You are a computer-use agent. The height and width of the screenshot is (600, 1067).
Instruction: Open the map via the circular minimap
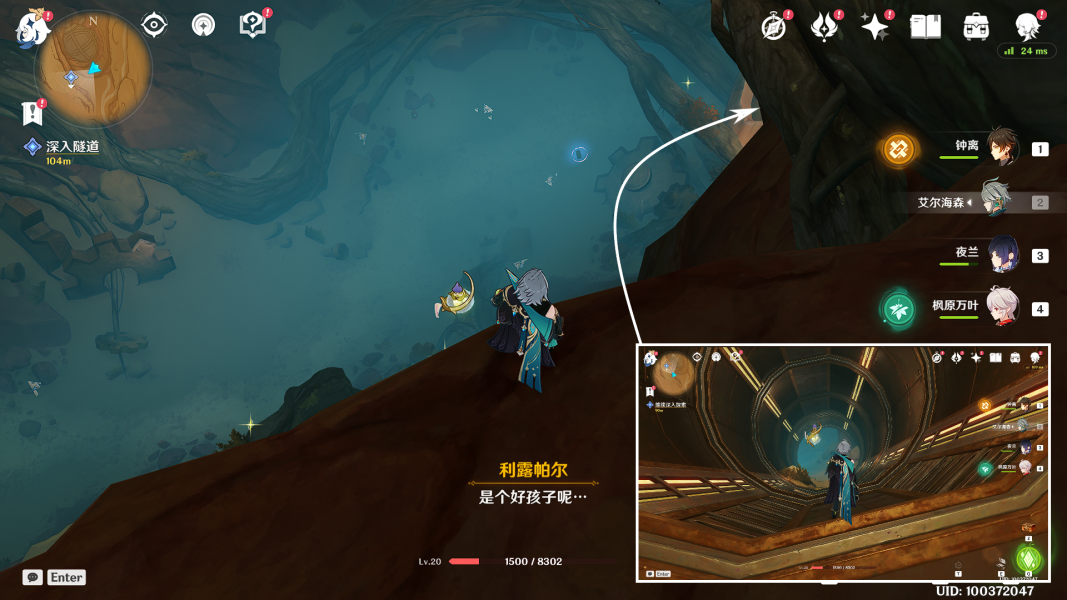pyautogui.click(x=93, y=70)
